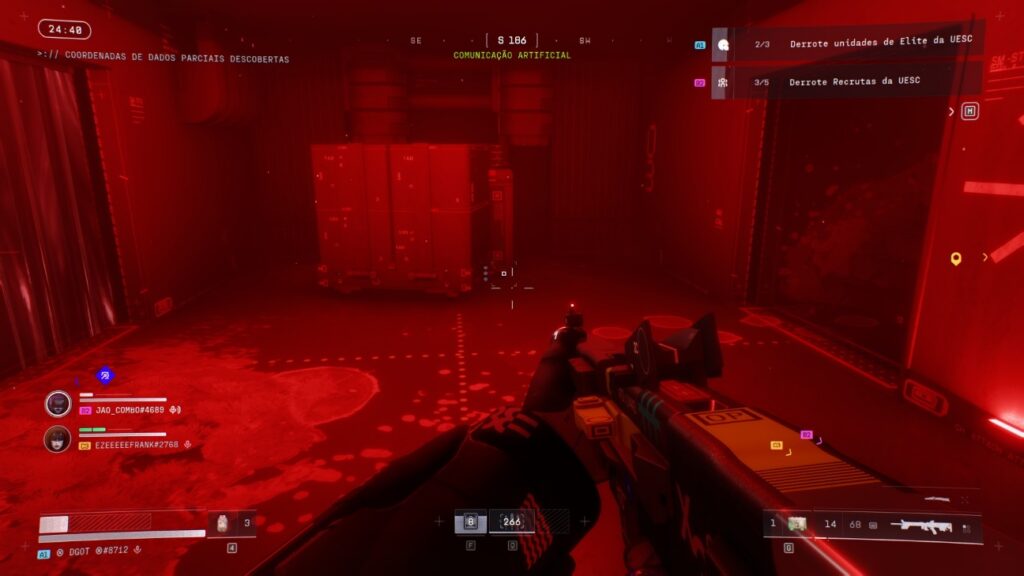Viewport: 1024px width, 576px height.
Task: Click the secondary weapon silhouette above rifle
Action: pyautogui.click(x=937, y=498)
